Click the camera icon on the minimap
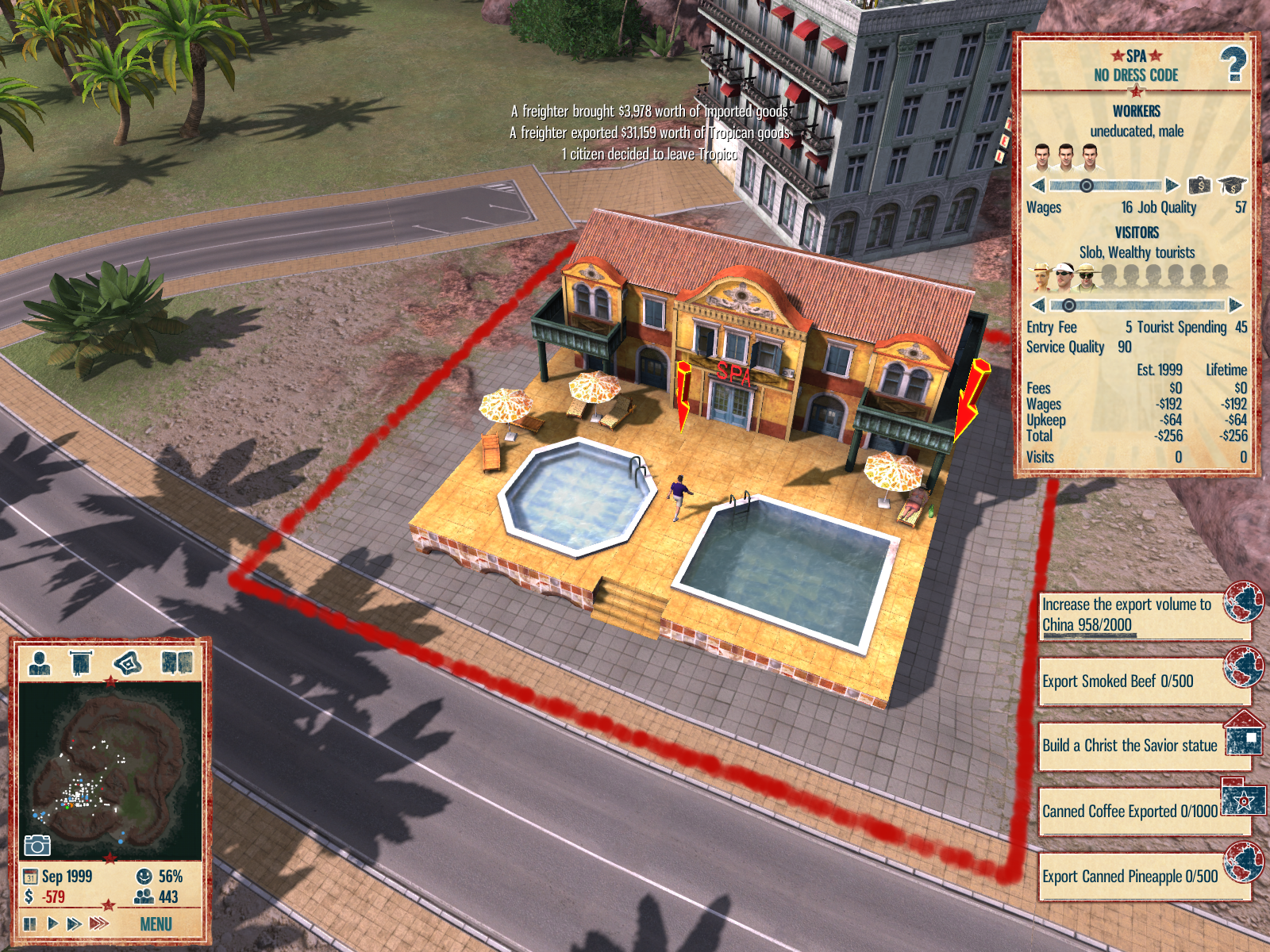The width and height of the screenshot is (1270, 952). [x=37, y=845]
